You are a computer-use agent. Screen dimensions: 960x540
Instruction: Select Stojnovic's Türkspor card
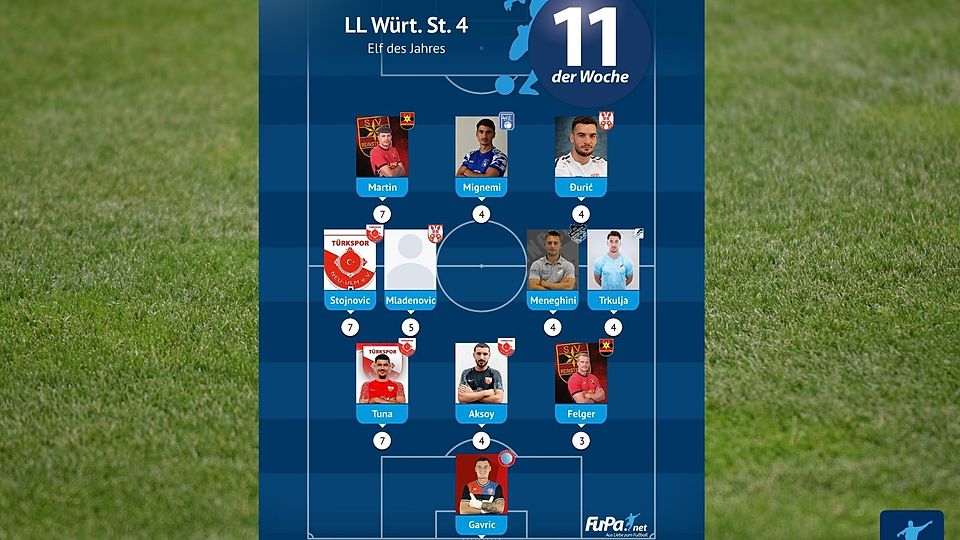[349, 262]
